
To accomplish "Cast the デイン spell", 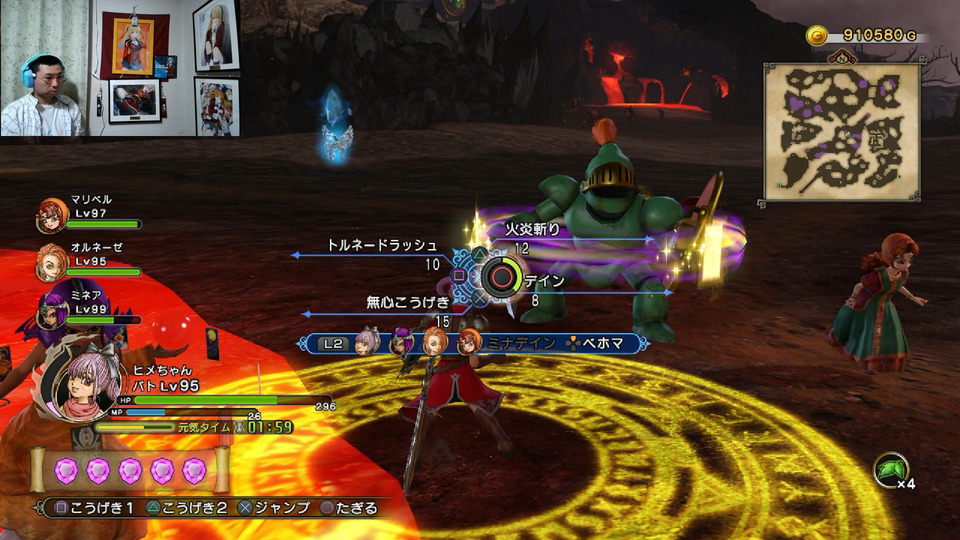I will point(544,282).
